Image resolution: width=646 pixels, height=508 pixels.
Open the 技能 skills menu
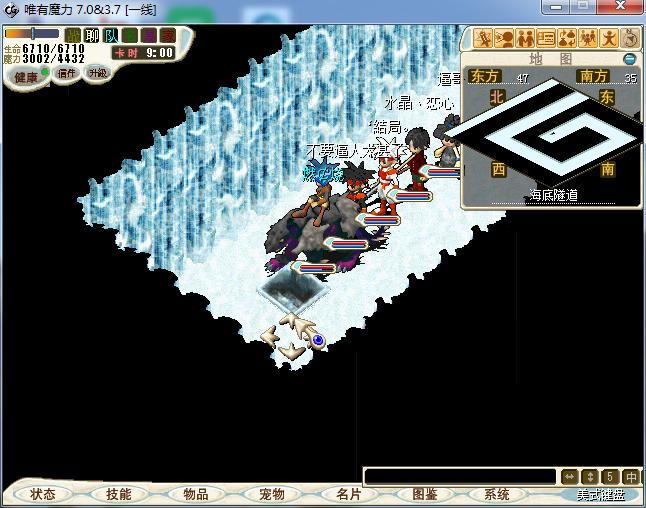point(119,494)
